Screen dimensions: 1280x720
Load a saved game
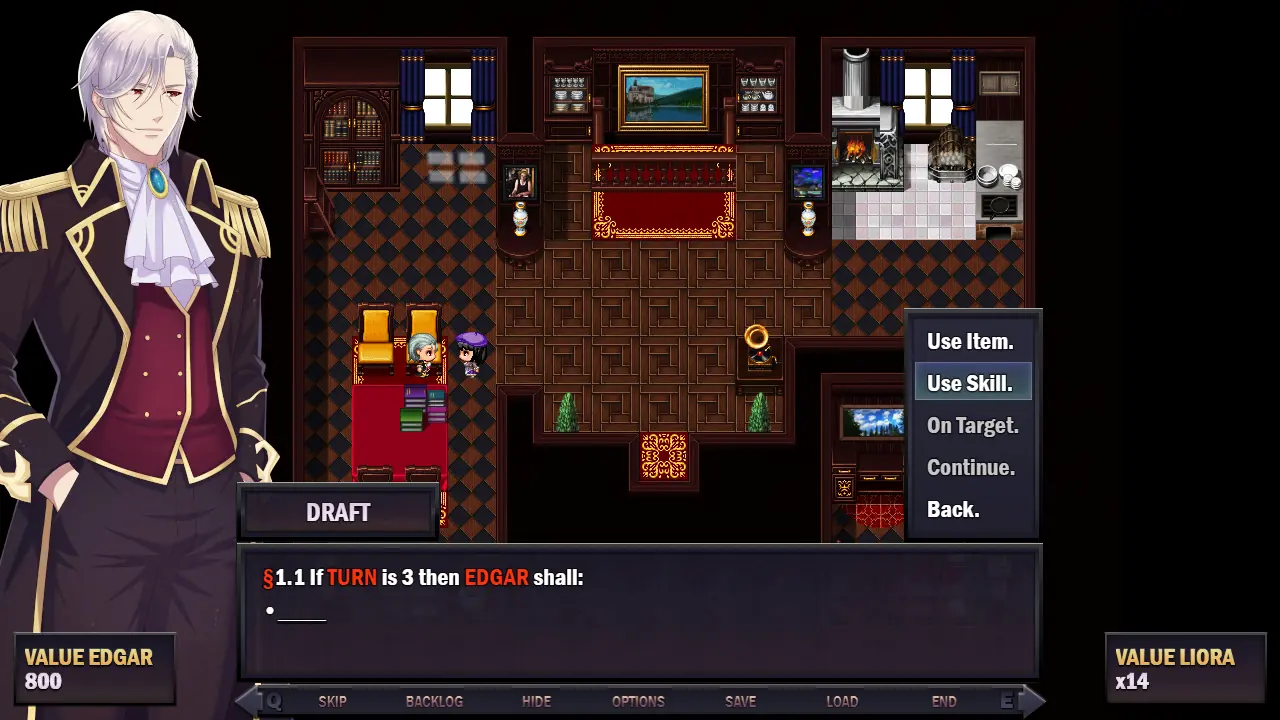tap(842, 702)
